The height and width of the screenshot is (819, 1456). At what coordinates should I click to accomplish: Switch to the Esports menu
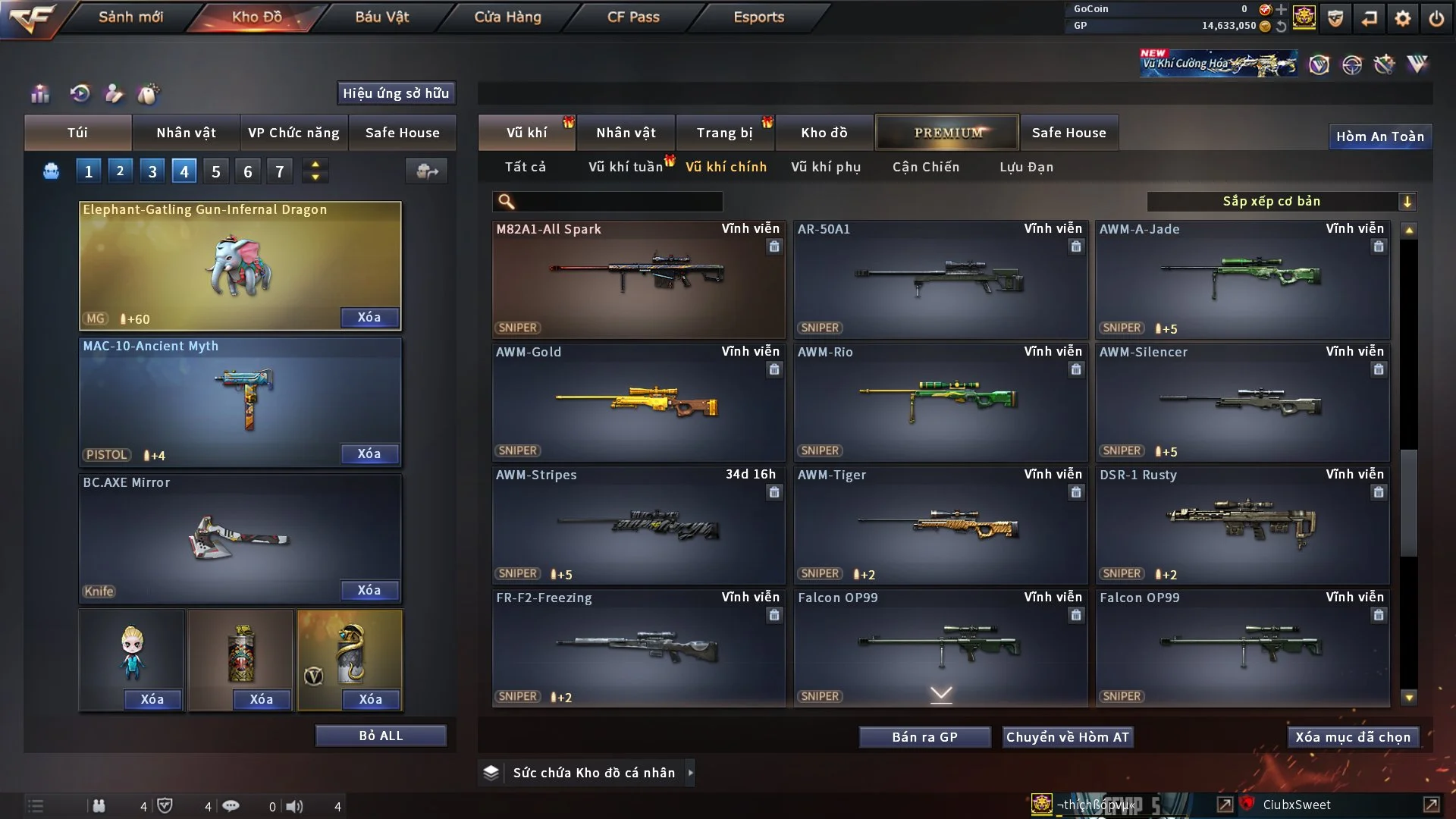(x=758, y=17)
